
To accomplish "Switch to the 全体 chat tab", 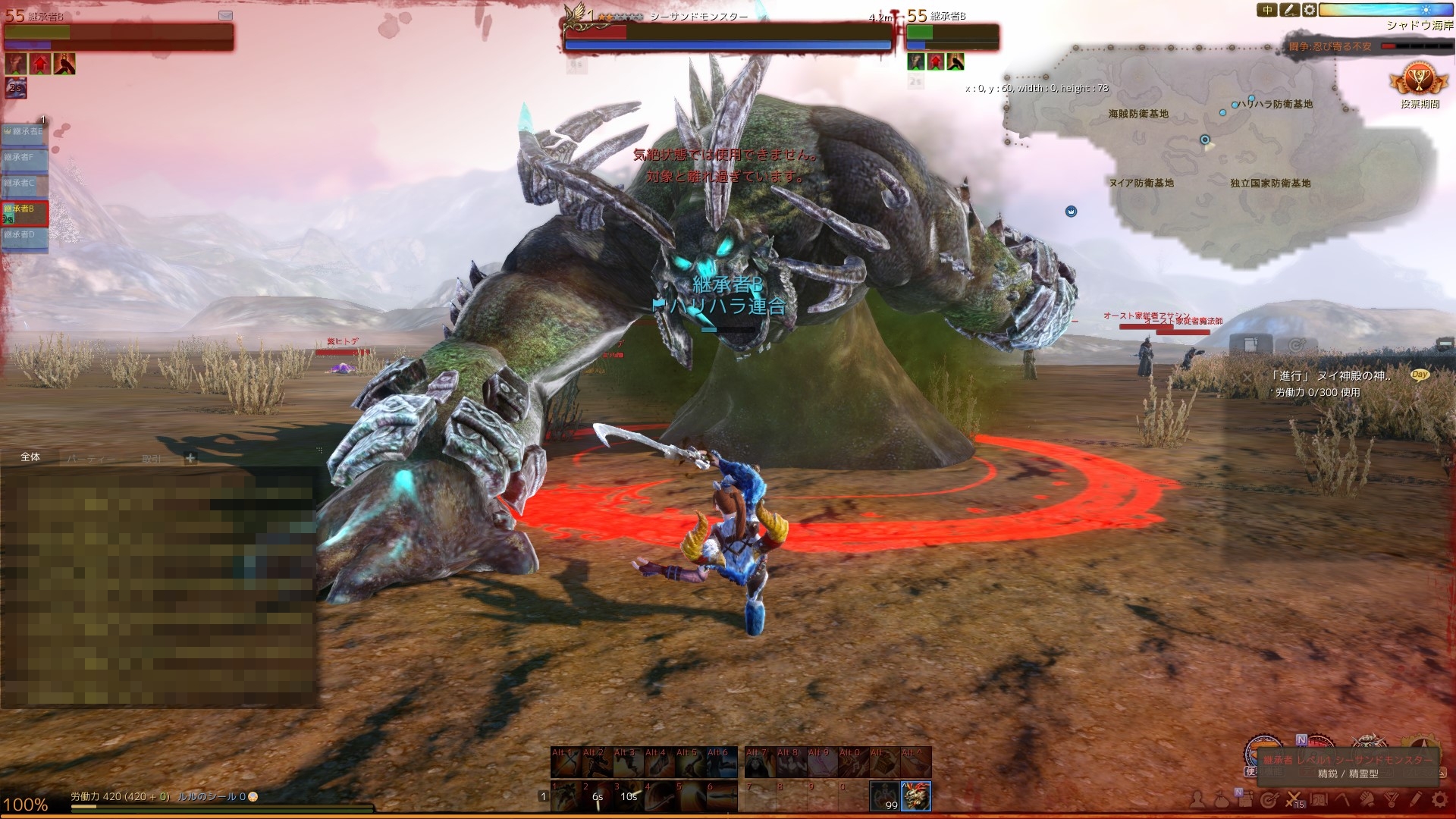I will pyautogui.click(x=30, y=457).
